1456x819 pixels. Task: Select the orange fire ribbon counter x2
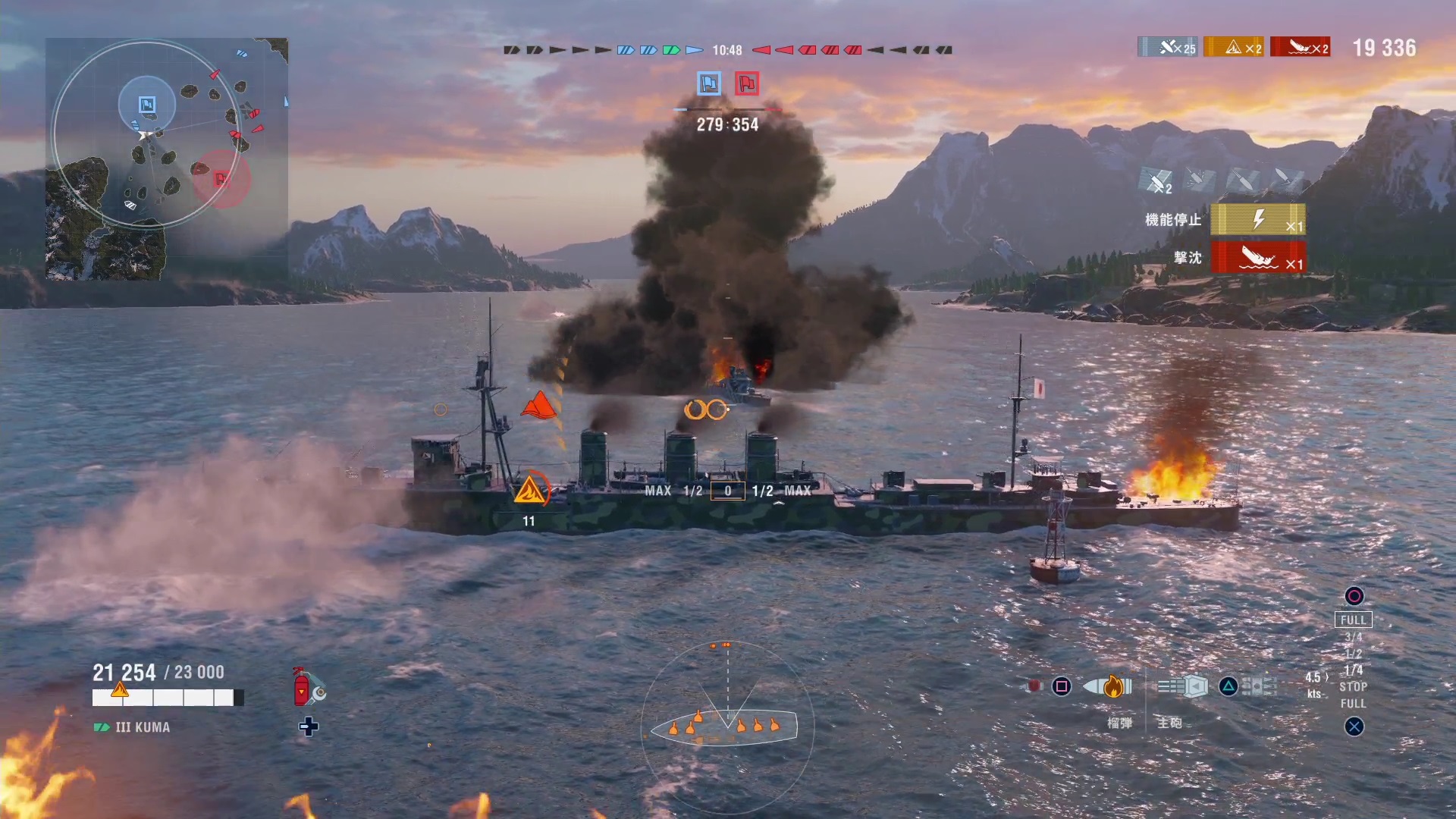[1234, 48]
